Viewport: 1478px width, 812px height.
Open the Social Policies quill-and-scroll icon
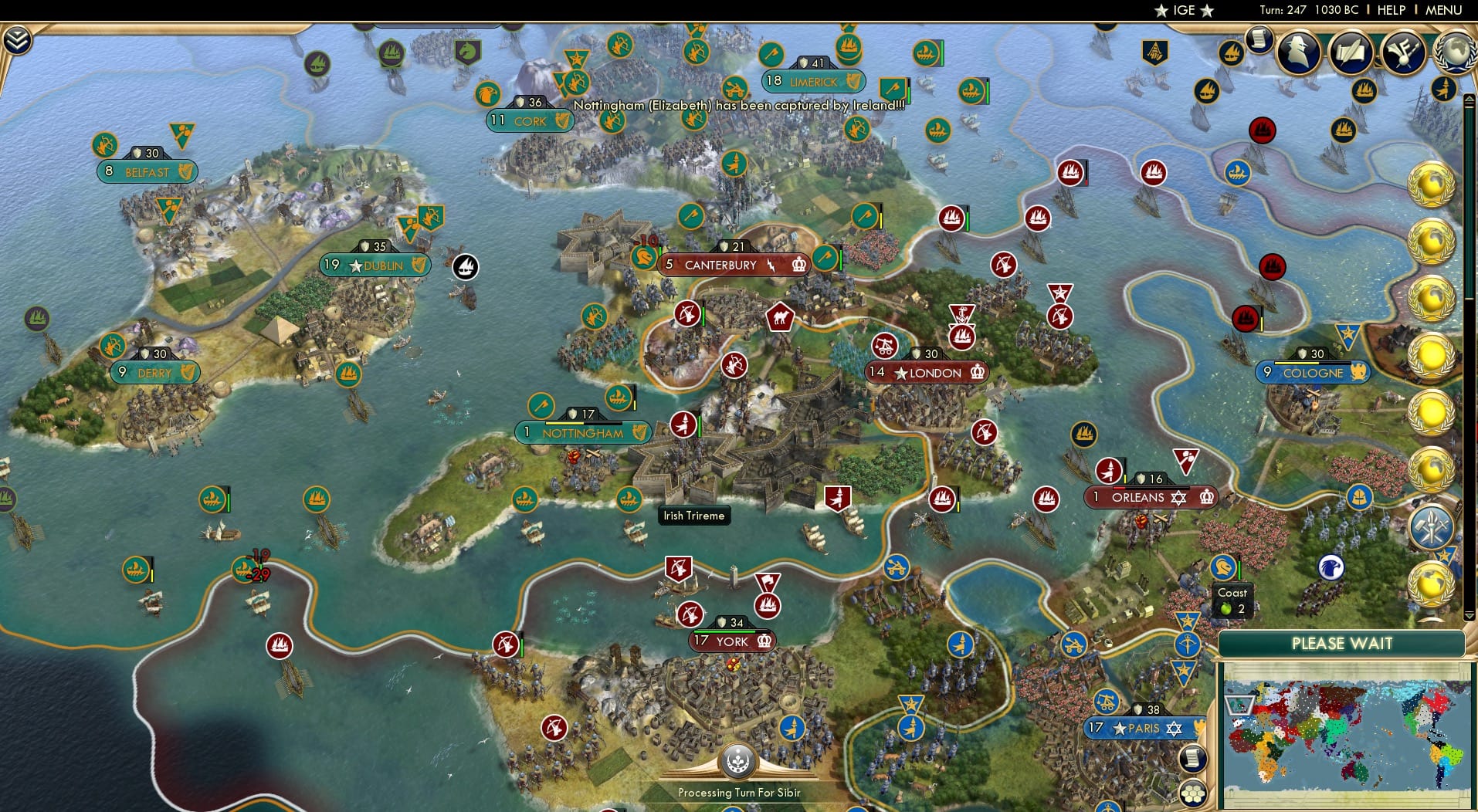(1351, 52)
